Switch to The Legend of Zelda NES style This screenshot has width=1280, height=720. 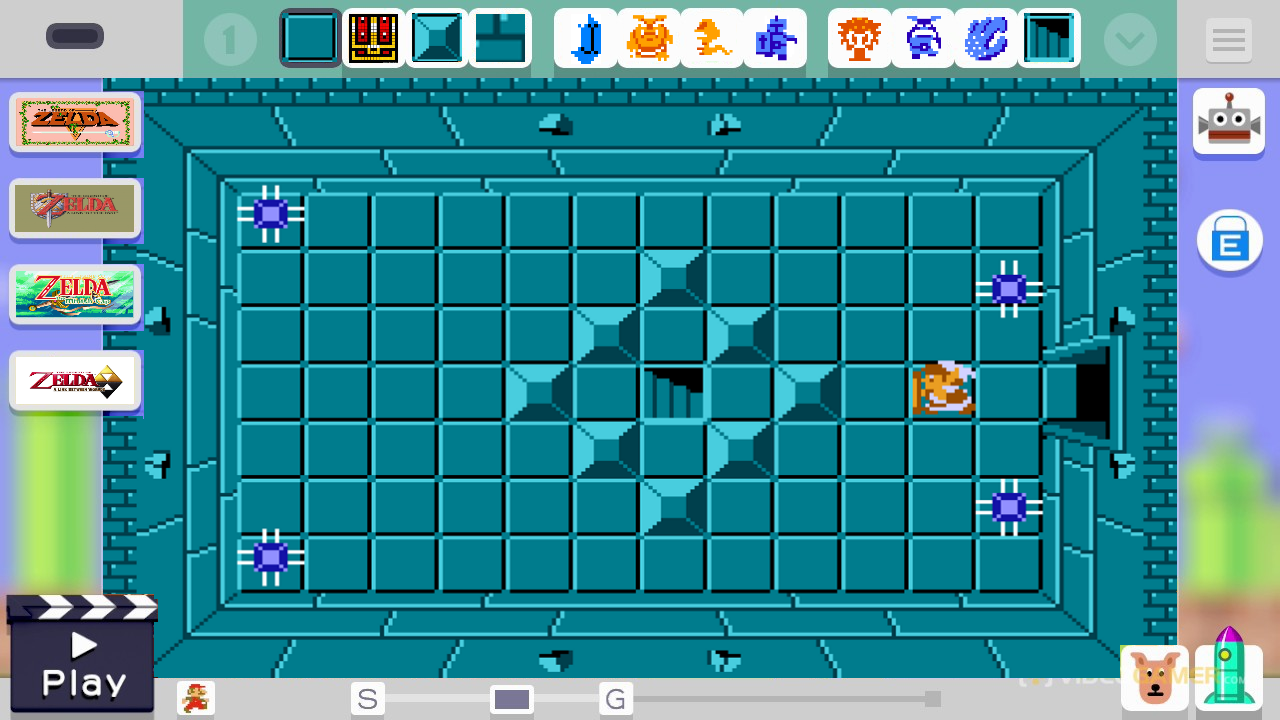point(75,121)
